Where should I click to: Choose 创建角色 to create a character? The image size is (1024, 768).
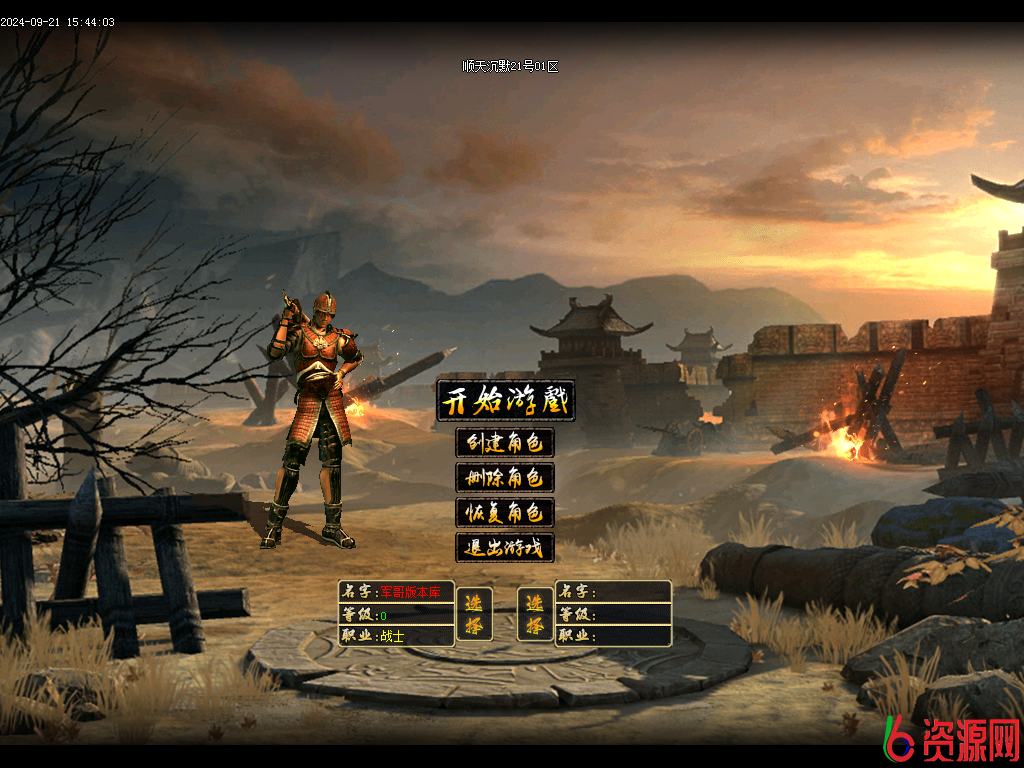tap(505, 442)
